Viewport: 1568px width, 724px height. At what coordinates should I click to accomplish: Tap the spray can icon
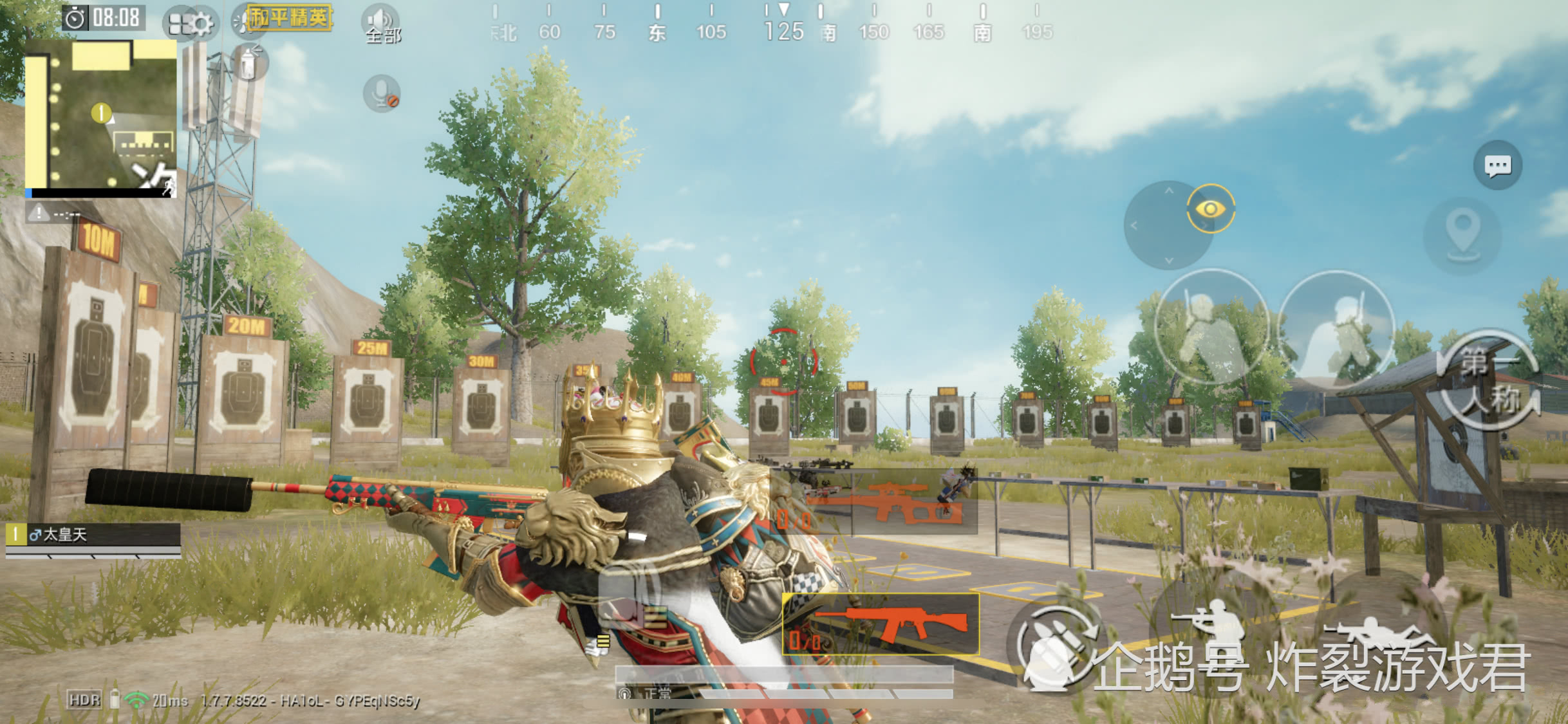[x=248, y=64]
